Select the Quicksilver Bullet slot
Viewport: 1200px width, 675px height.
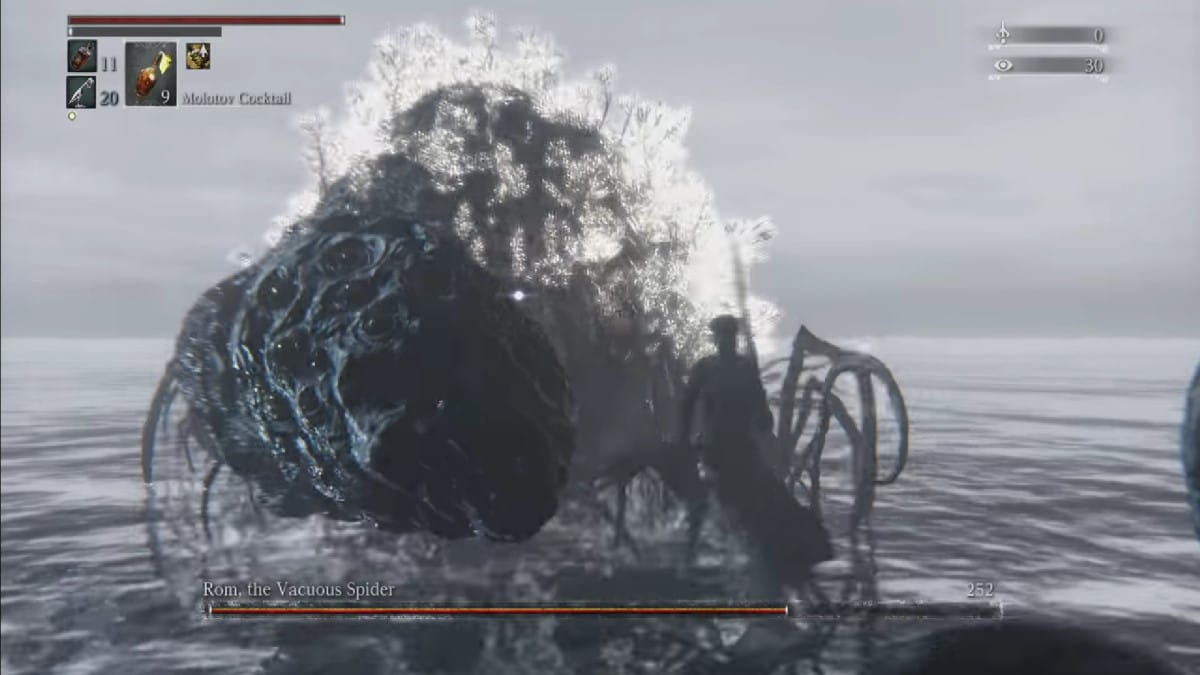[81, 92]
